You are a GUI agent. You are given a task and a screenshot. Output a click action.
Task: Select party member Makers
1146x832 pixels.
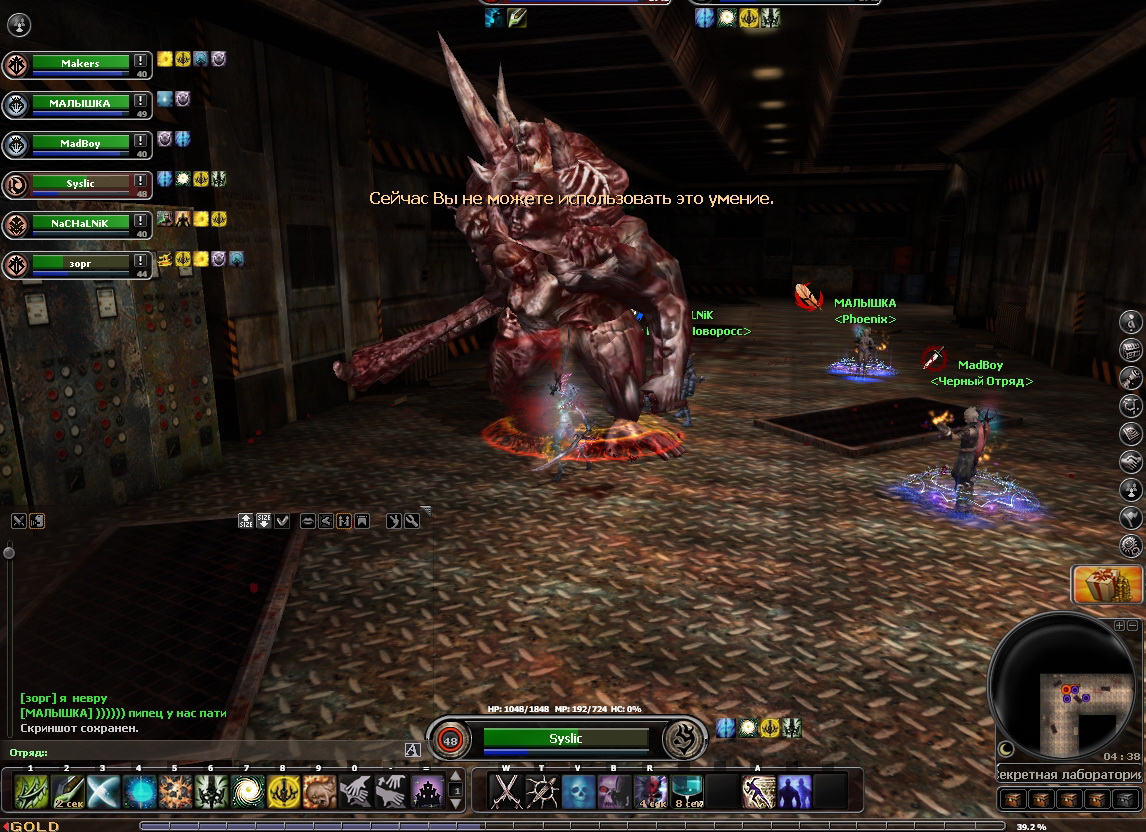coord(80,63)
